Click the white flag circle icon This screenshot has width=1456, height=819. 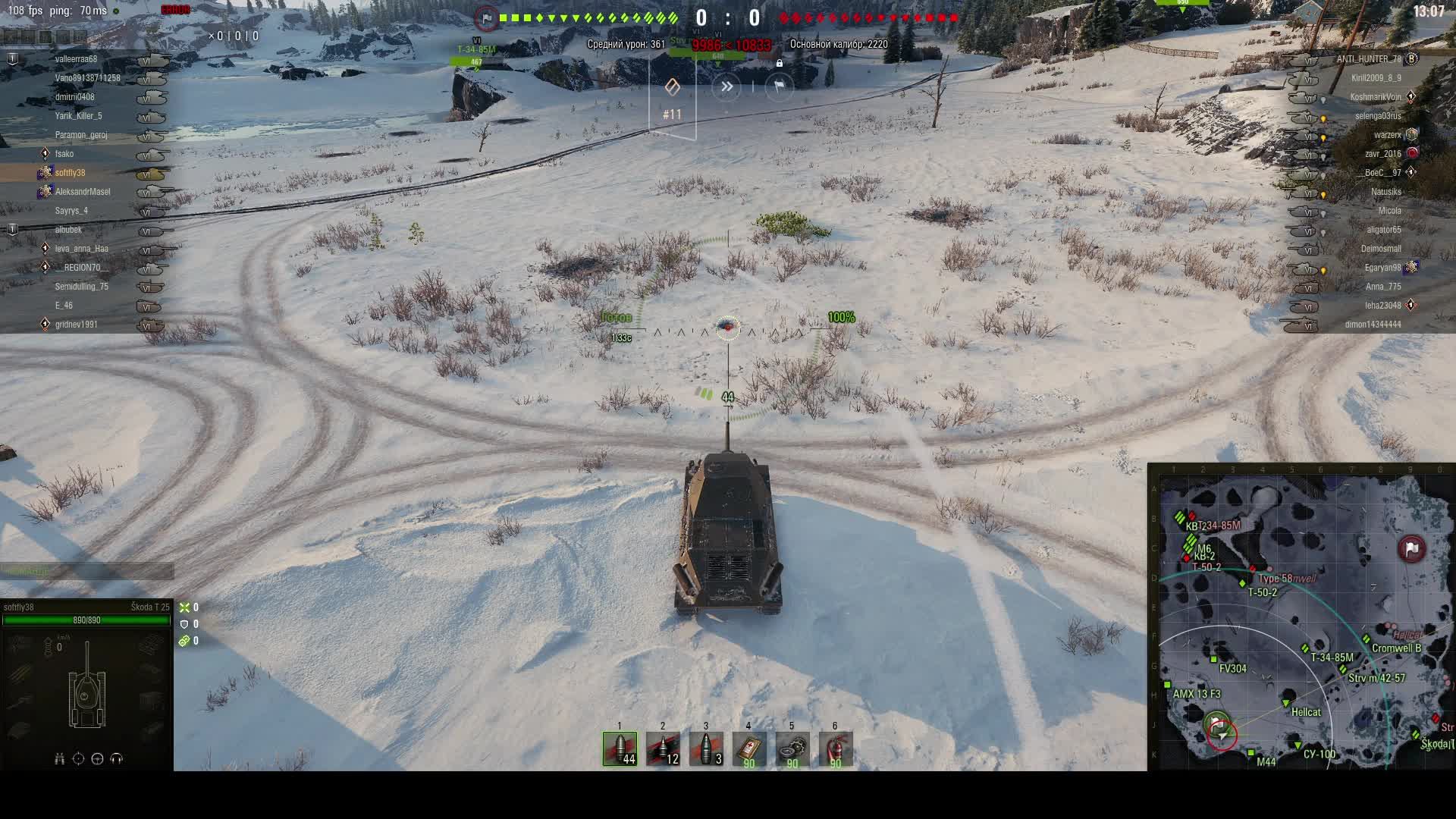(x=779, y=87)
